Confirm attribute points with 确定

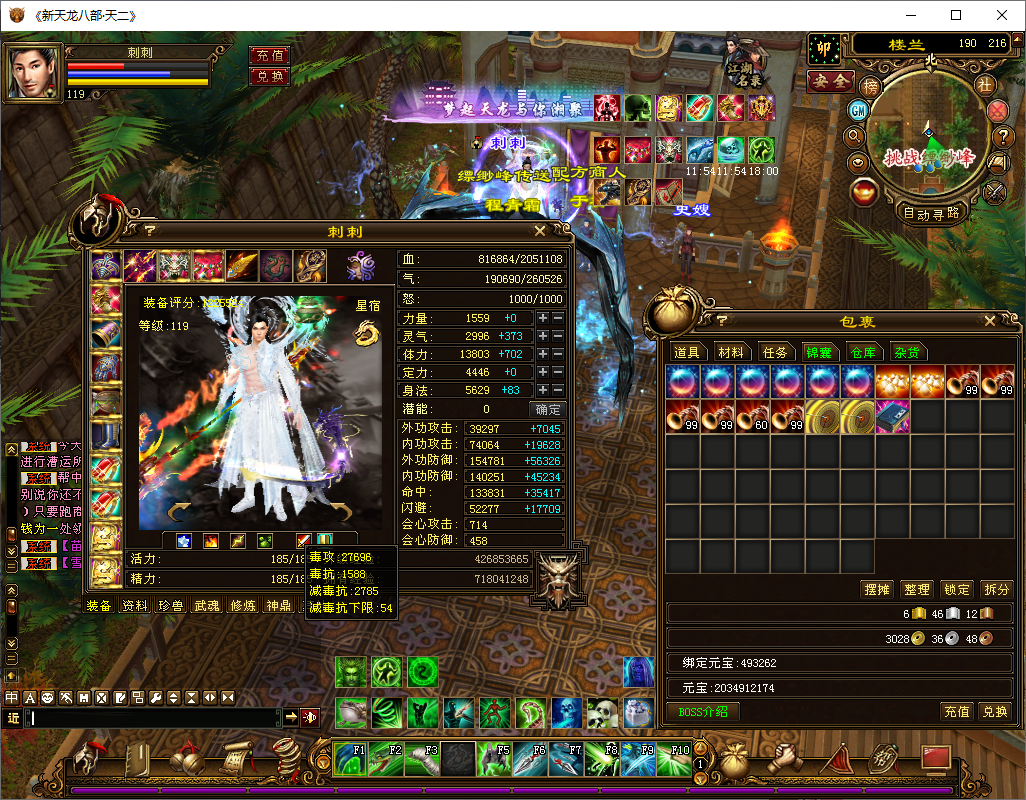pyautogui.click(x=547, y=409)
